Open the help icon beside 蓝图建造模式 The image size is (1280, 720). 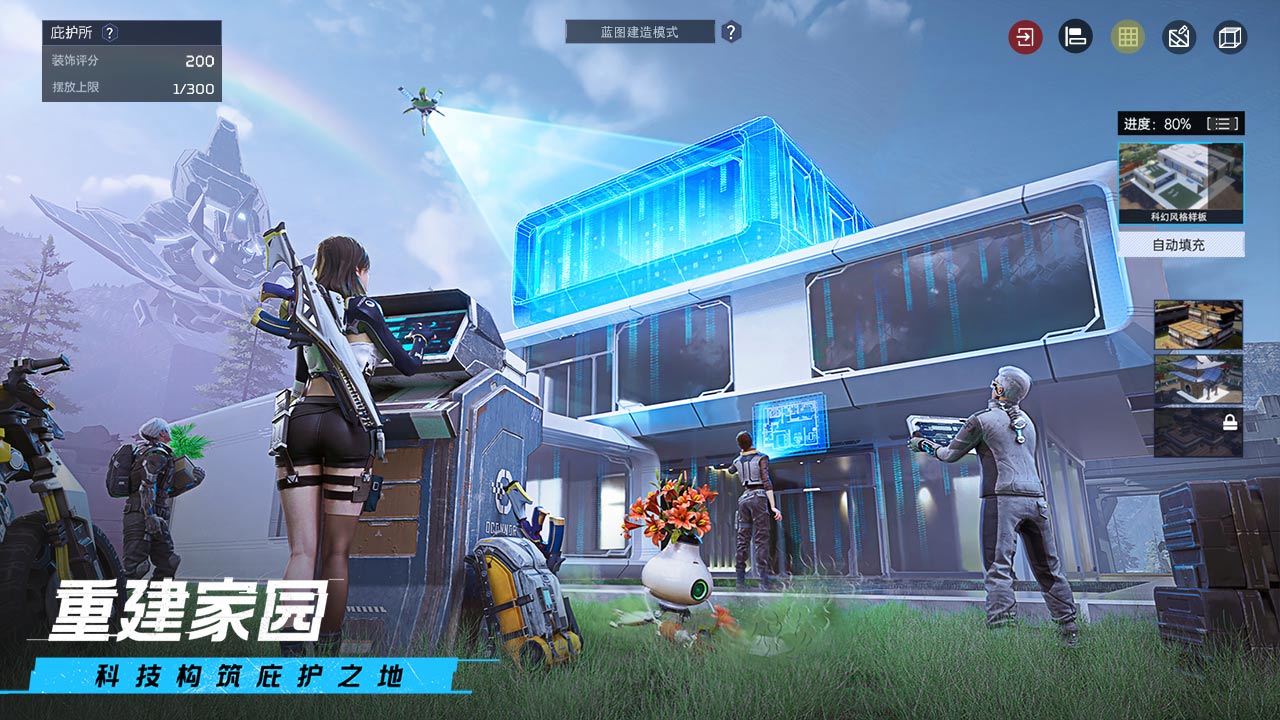pos(731,31)
